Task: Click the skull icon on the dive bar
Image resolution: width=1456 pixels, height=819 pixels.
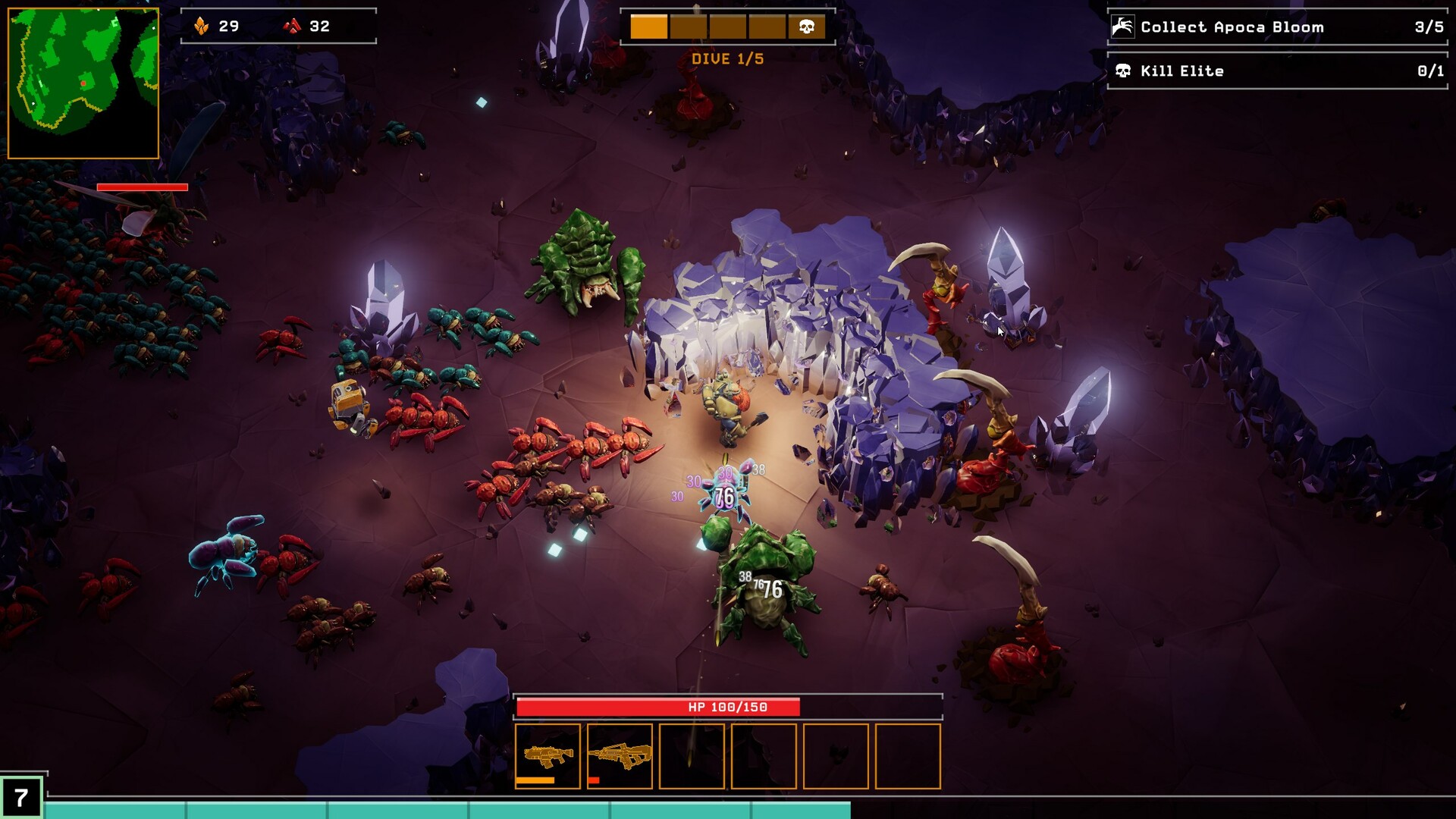Action: click(x=806, y=26)
